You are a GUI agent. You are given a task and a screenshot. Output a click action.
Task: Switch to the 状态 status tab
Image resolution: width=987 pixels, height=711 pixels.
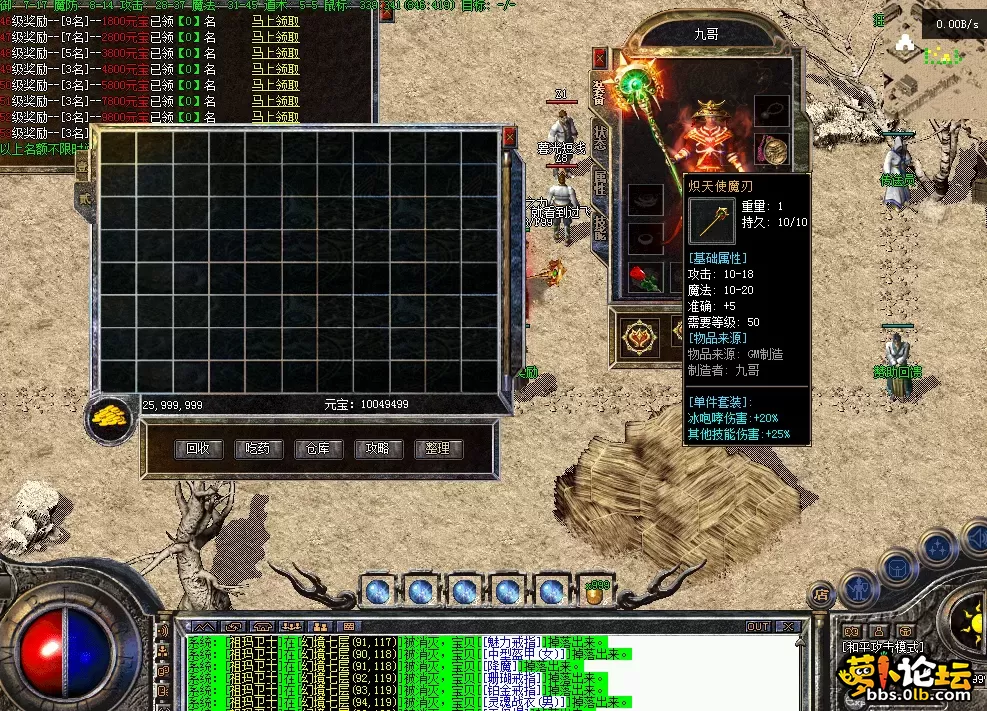(x=600, y=139)
